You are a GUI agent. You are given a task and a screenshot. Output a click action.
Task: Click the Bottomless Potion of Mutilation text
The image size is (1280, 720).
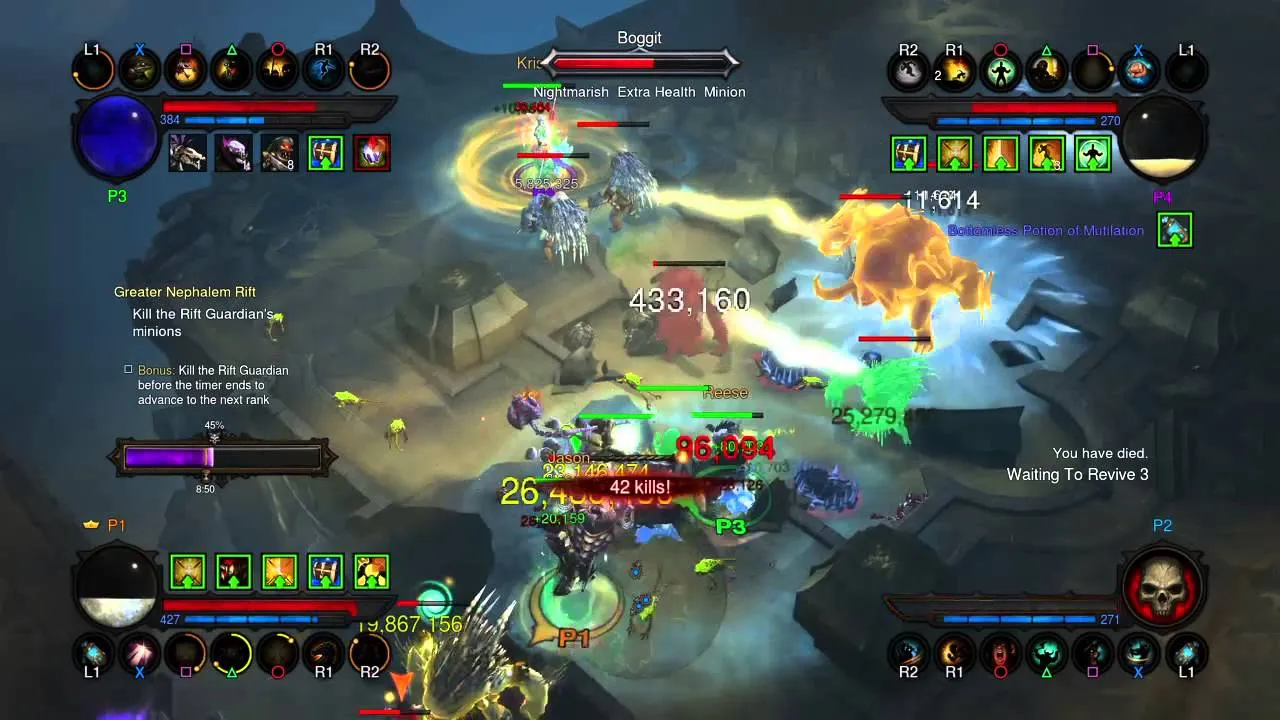(x=1046, y=230)
